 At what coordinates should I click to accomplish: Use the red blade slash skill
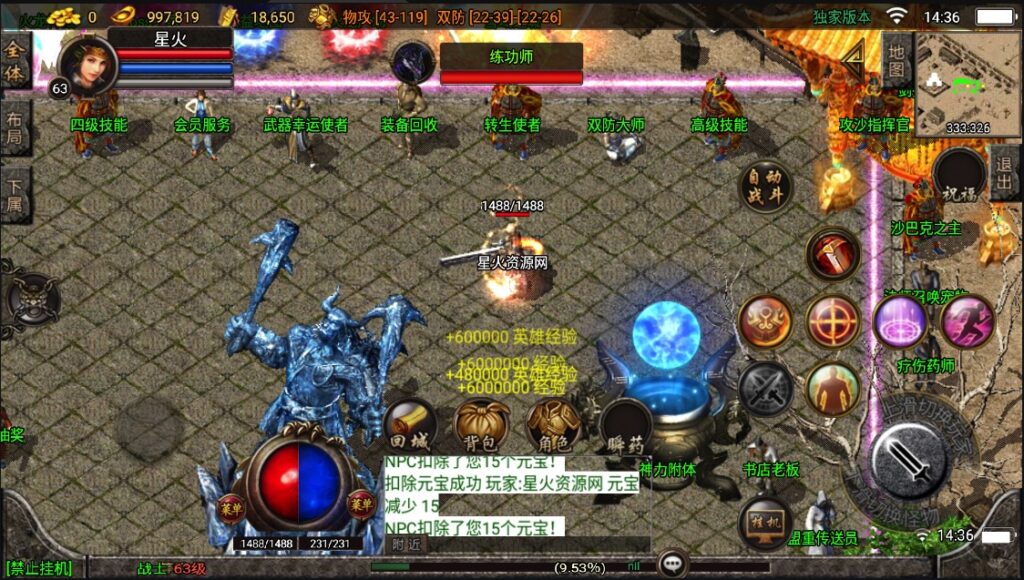[x=832, y=254]
